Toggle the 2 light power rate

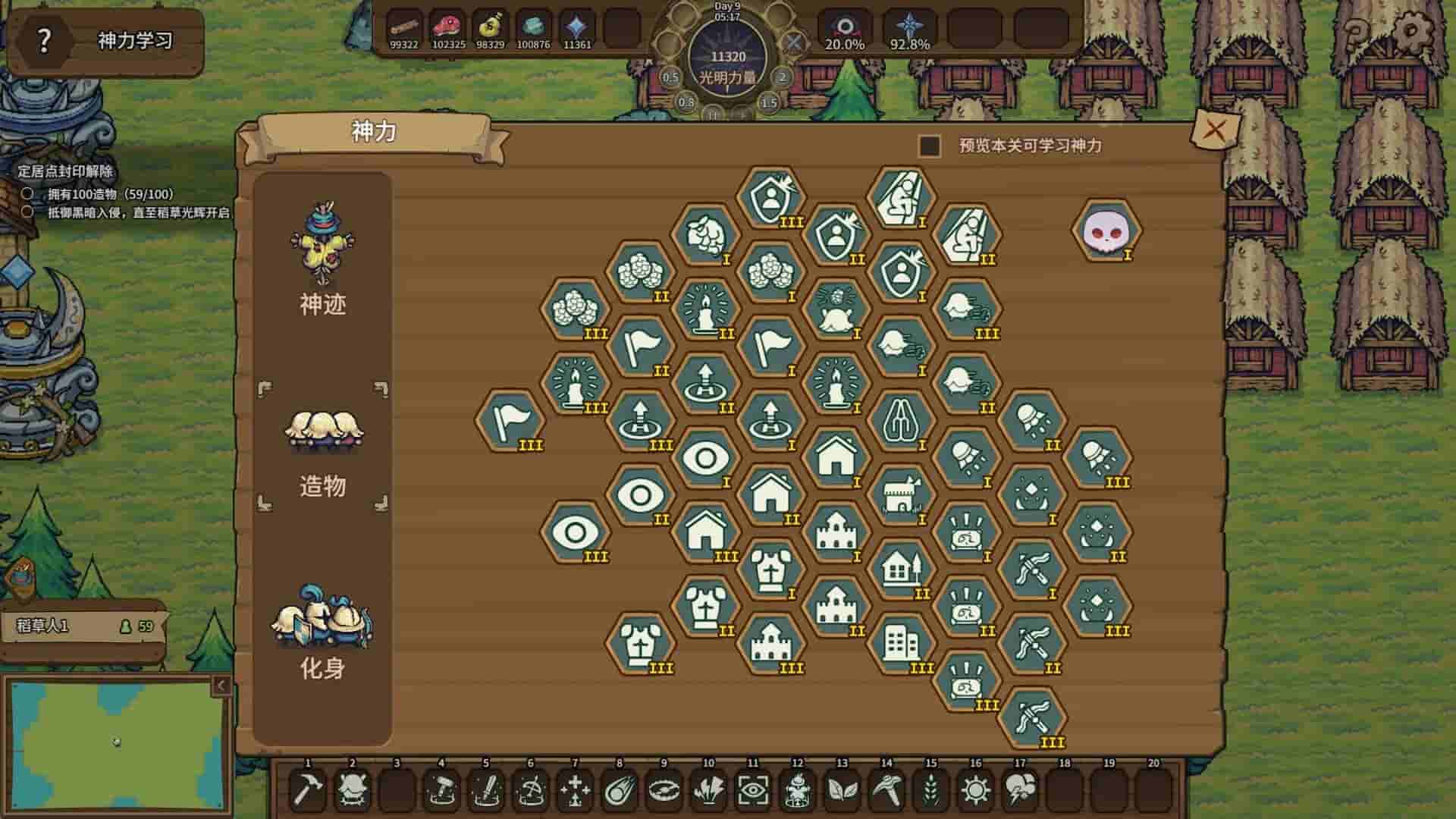[781, 76]
